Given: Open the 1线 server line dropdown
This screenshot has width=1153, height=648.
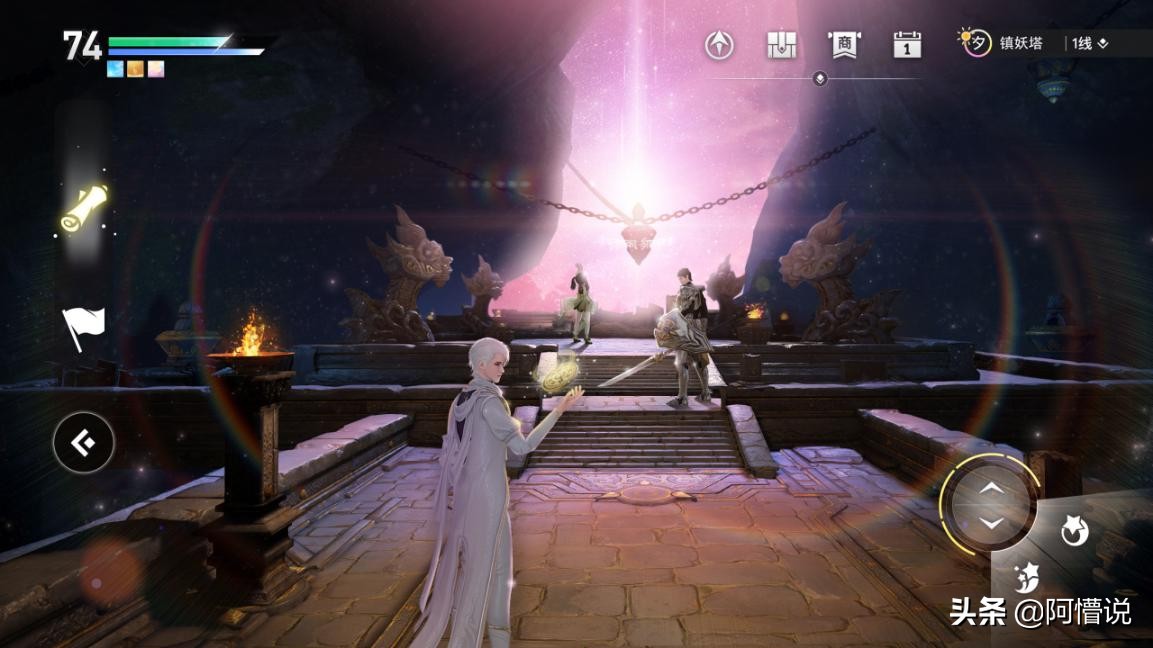Looking at the screenshot, I should (x=1089, y=43).
